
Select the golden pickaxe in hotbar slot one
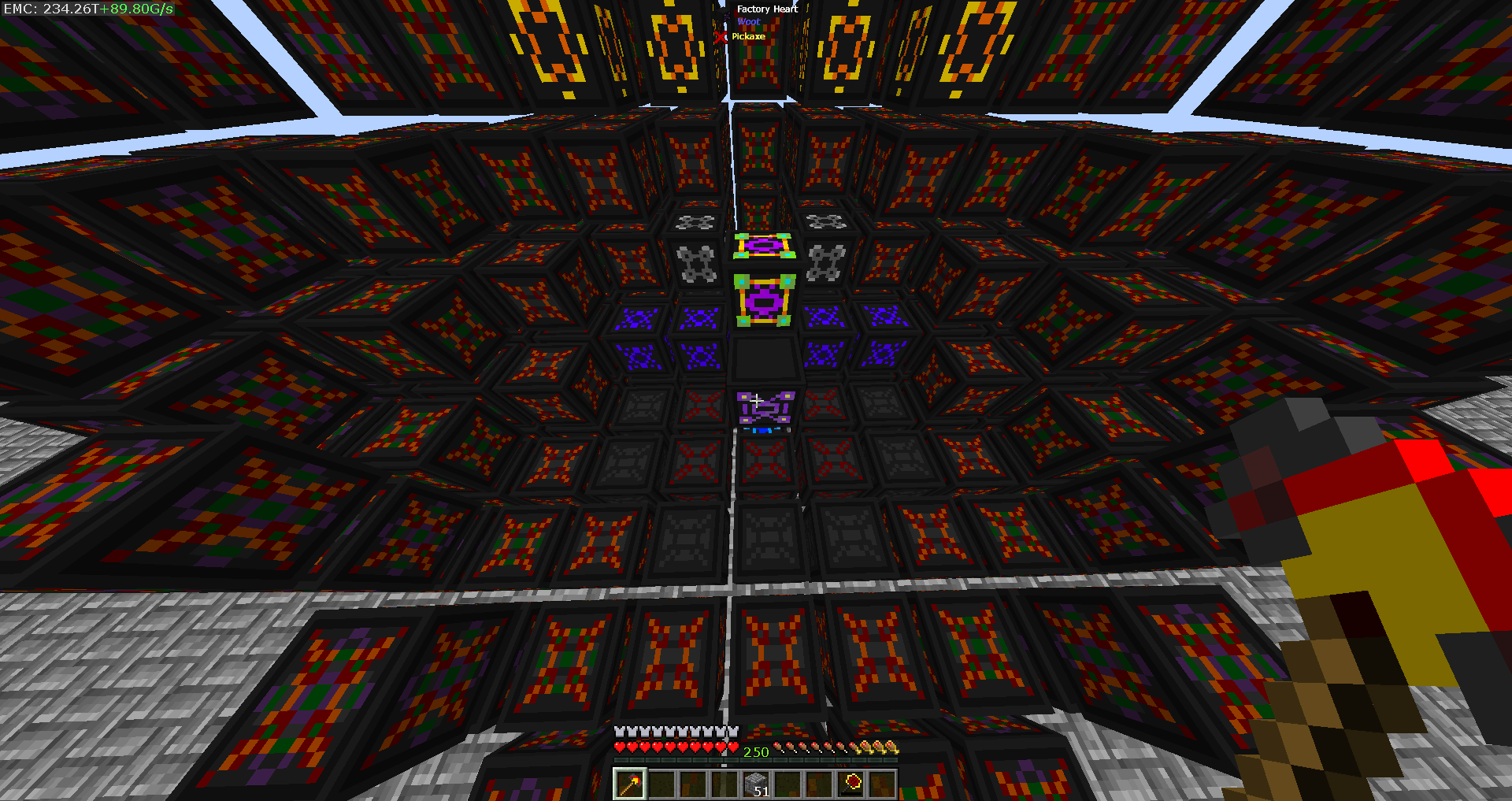[x=630, y=783]
